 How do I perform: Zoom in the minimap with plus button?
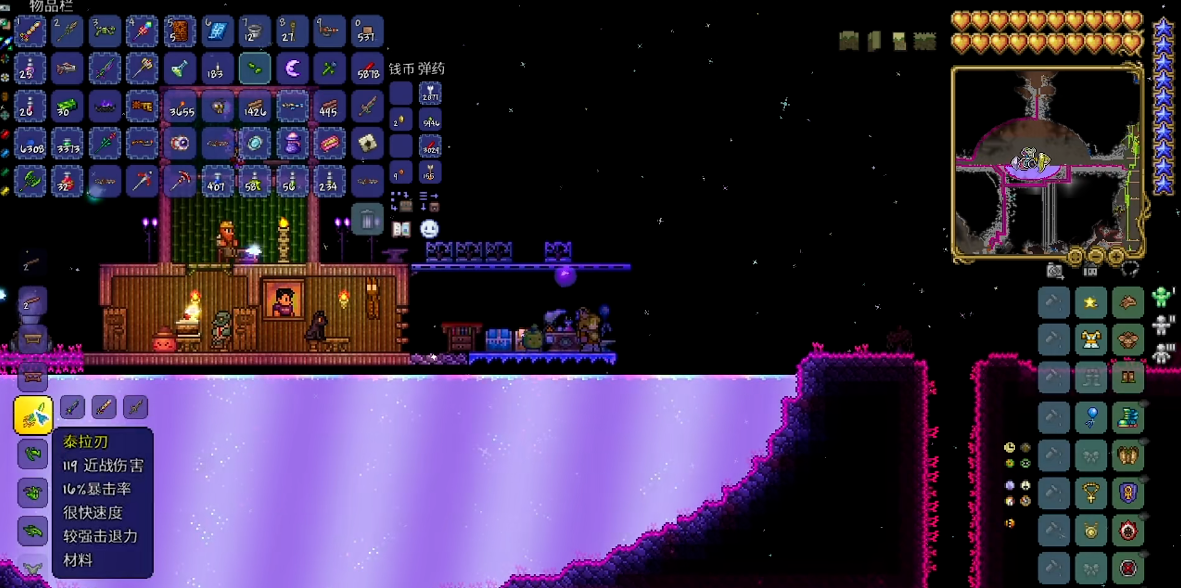click(1115, 256)
